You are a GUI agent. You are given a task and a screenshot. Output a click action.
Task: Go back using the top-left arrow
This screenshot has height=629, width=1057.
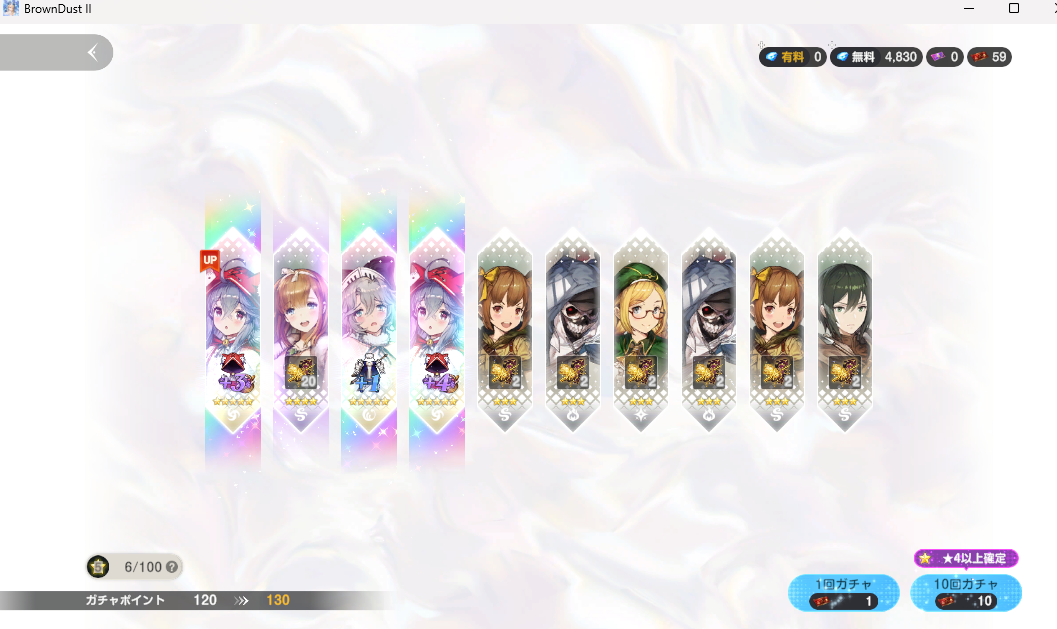(x=92, y=52)
